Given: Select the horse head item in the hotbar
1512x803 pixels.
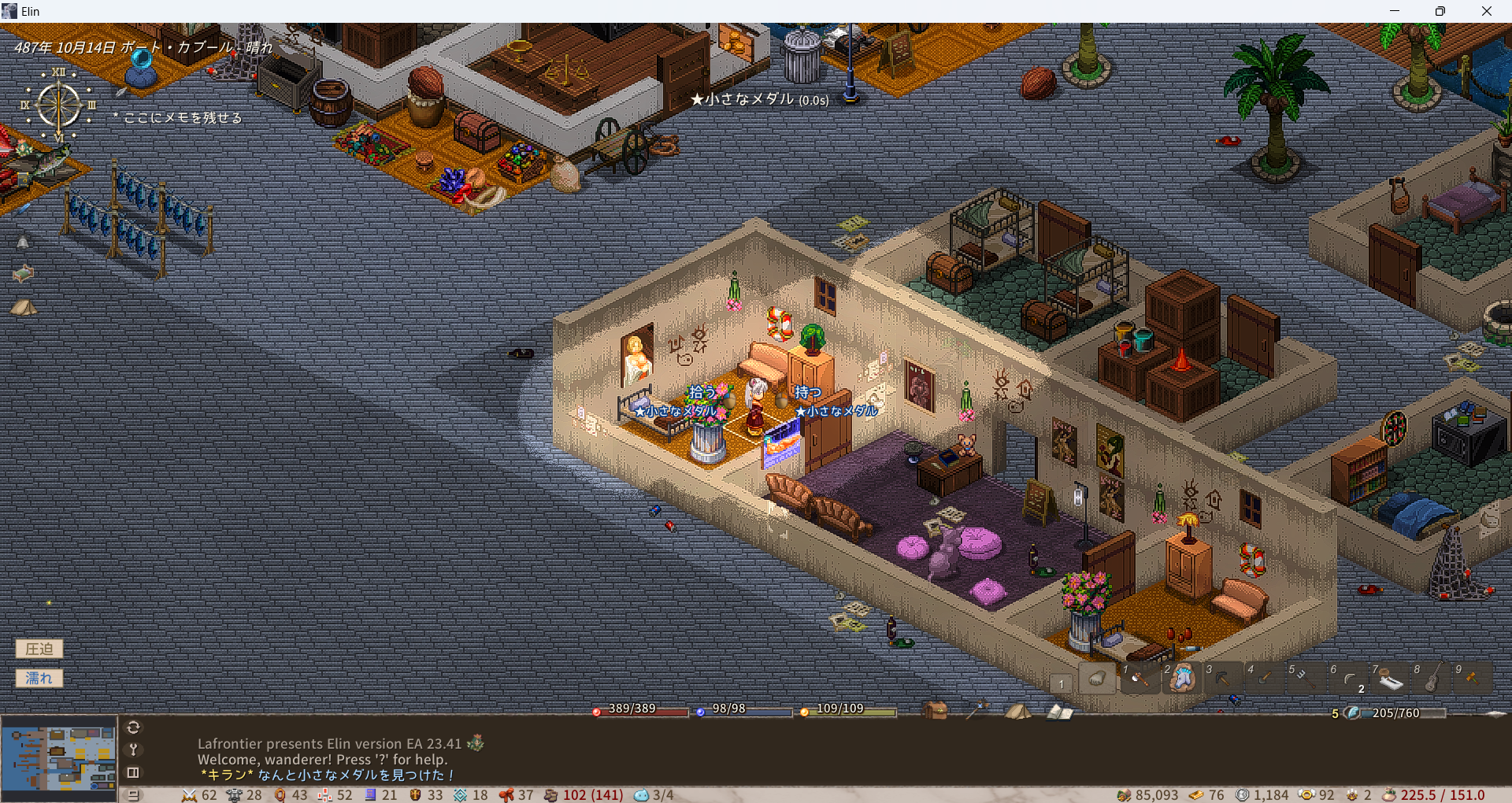Looking at the screenshot, I should (1181, 679).
